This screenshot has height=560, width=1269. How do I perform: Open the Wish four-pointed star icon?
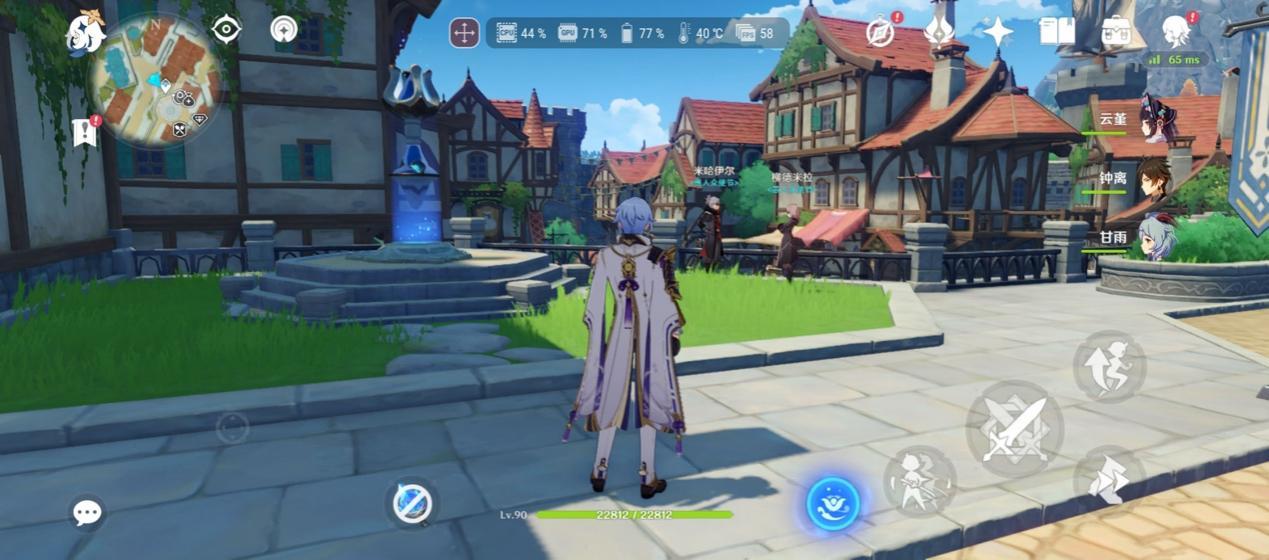[x=997, y=32]
